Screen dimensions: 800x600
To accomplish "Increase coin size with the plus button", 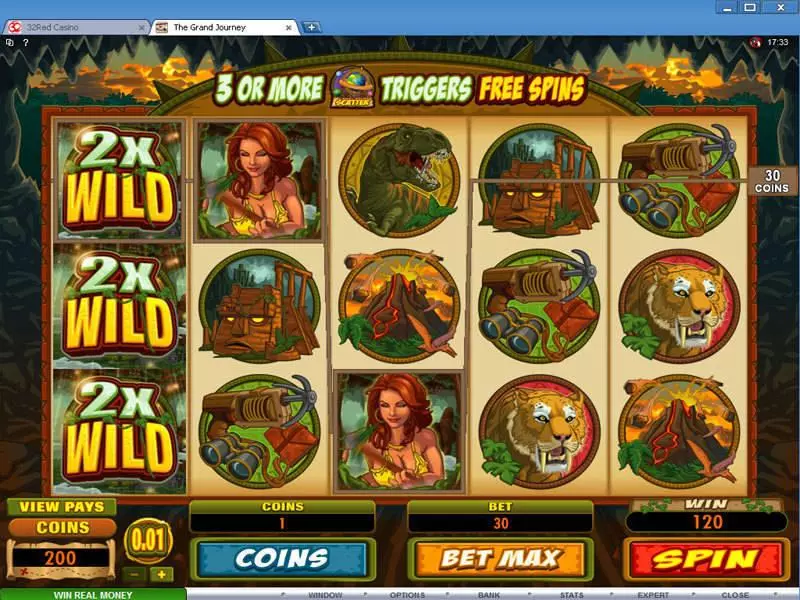I will (161, 575).
